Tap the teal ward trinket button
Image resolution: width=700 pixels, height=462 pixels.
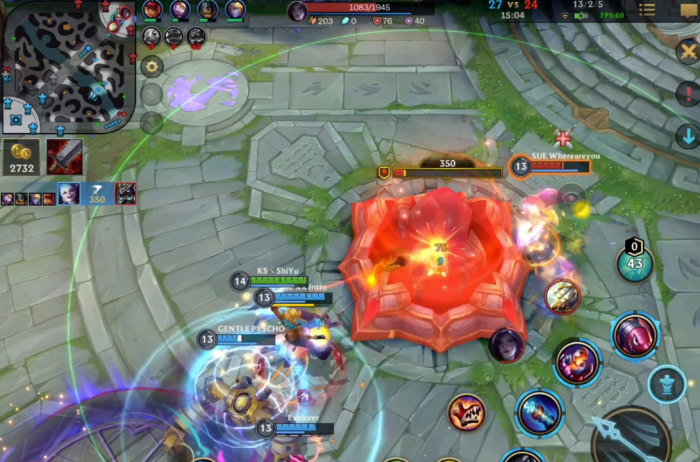pyautogui.click(x=634, y=263)
